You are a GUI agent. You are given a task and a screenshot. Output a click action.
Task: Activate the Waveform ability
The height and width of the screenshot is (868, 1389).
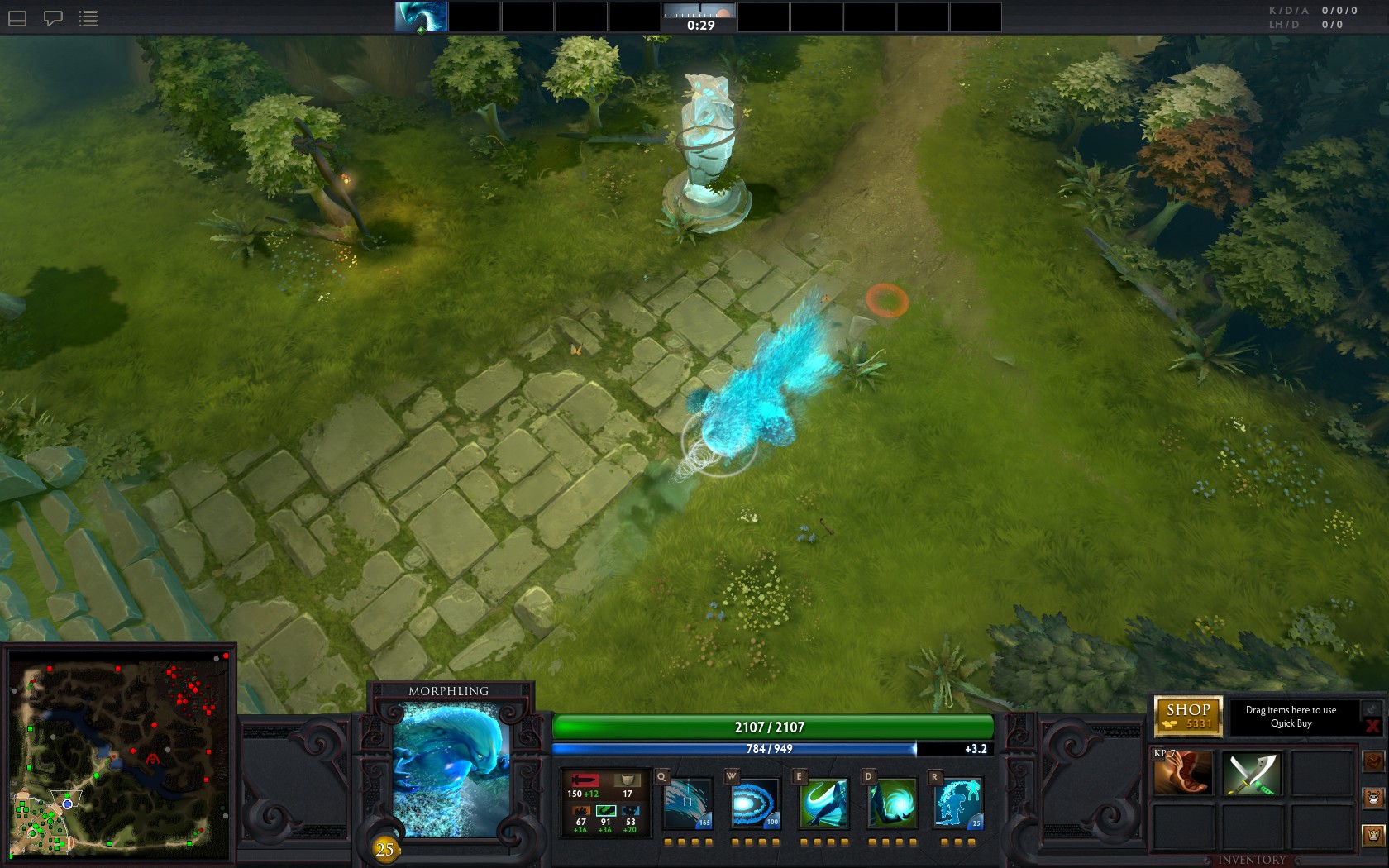[688, 803]
